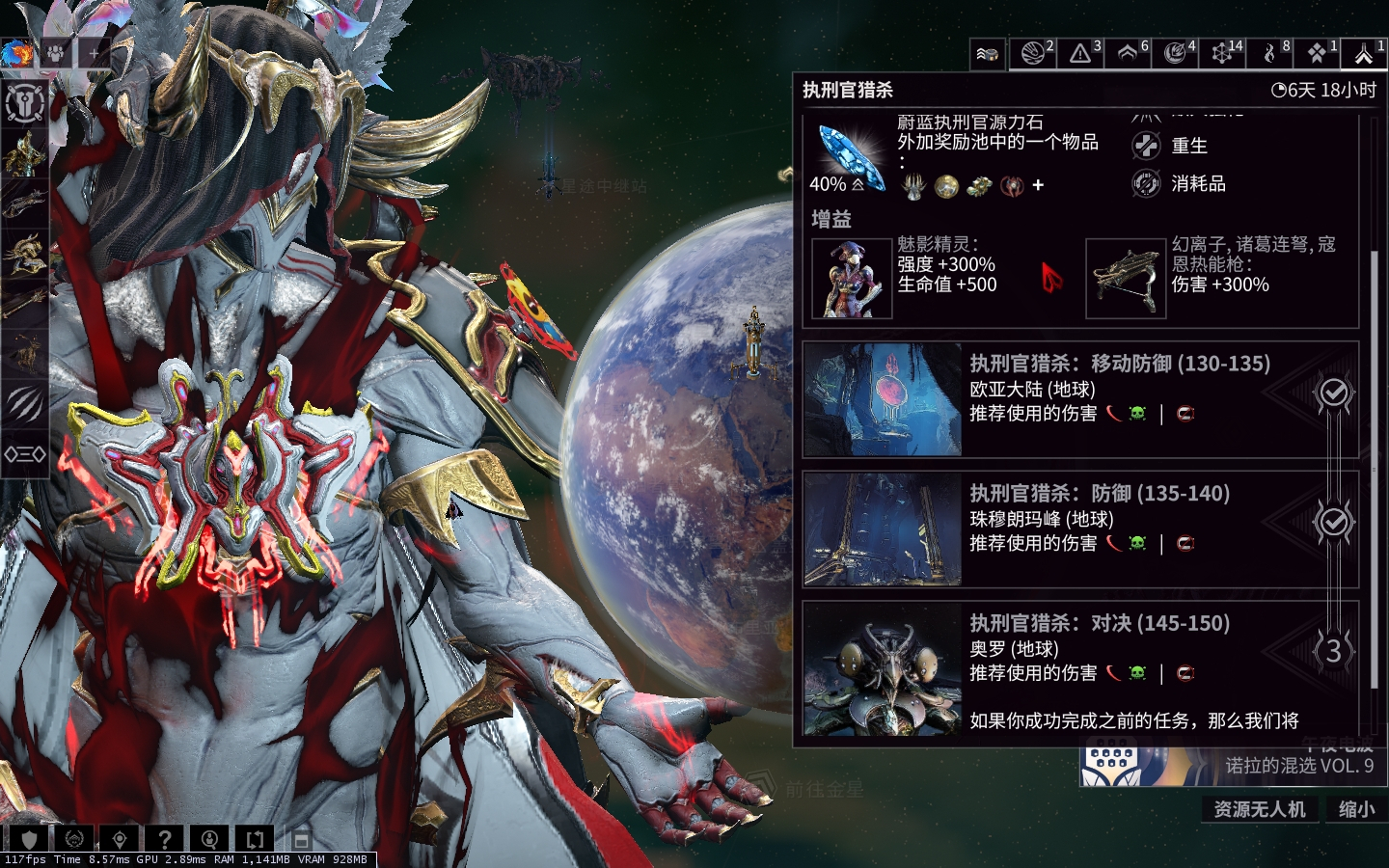Viewport: 1389px width, 868px height.
Task: Click the 资源无人机 button
Action: point(1259,809)
